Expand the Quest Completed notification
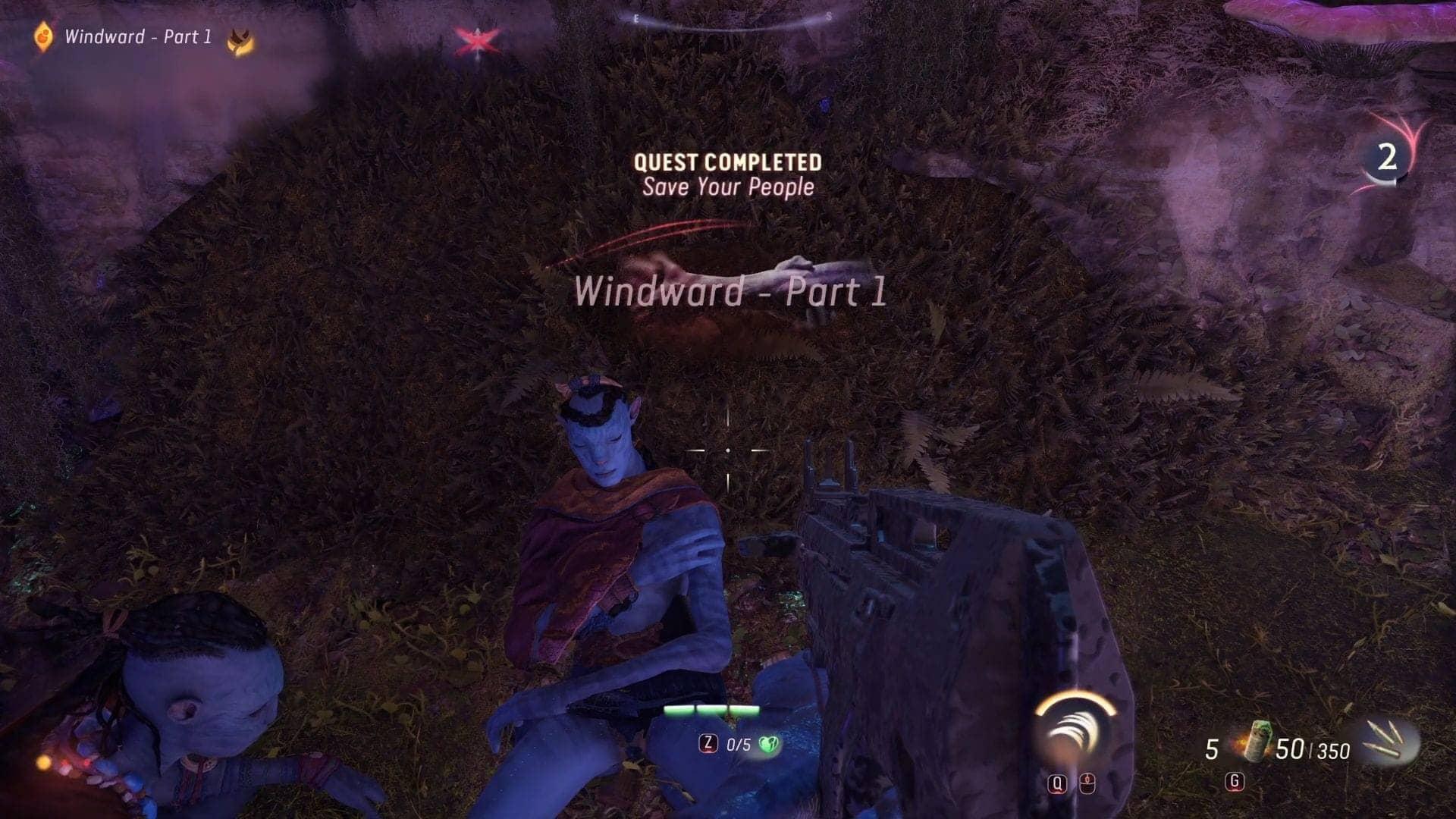 click(x=729, y=162)
